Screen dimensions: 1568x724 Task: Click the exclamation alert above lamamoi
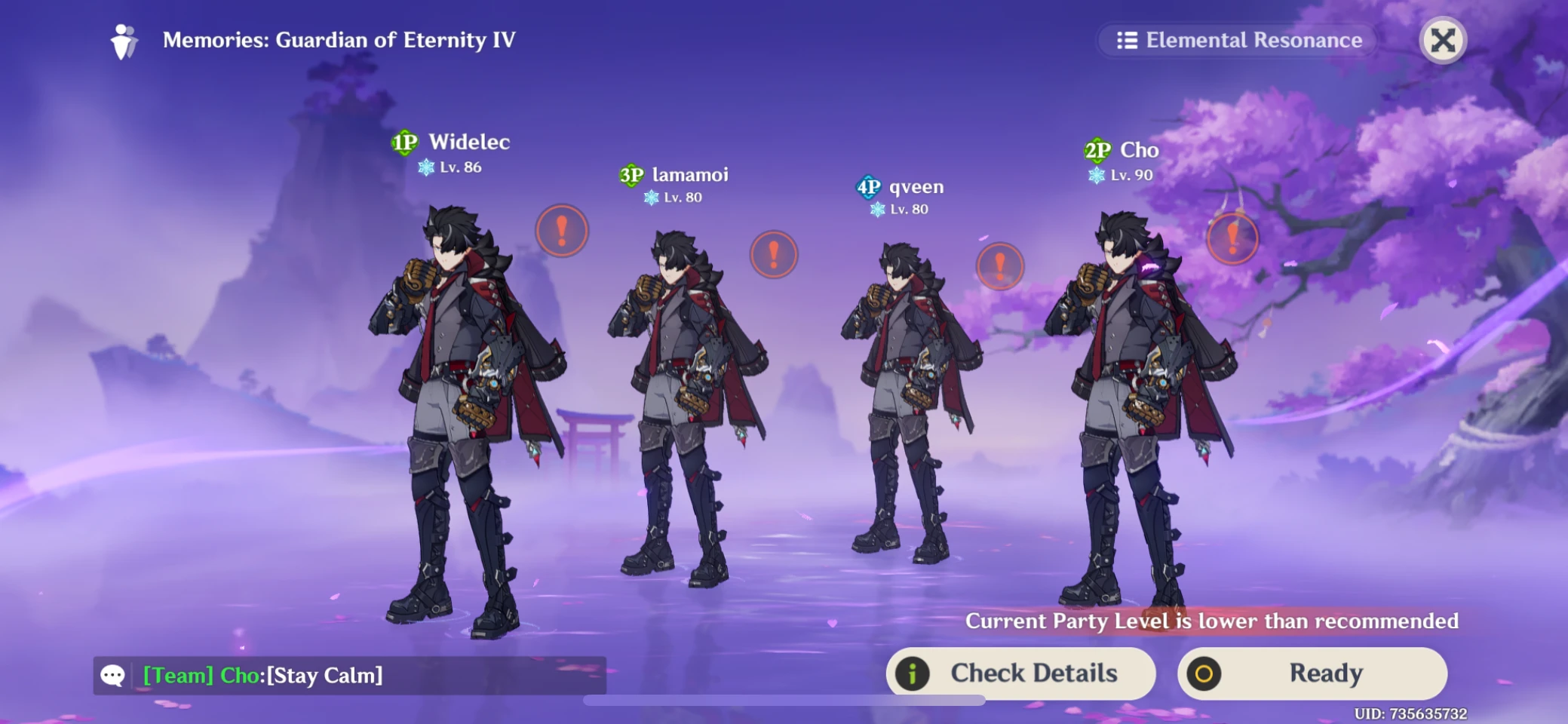pyautogui.click(x=772, y=254)
